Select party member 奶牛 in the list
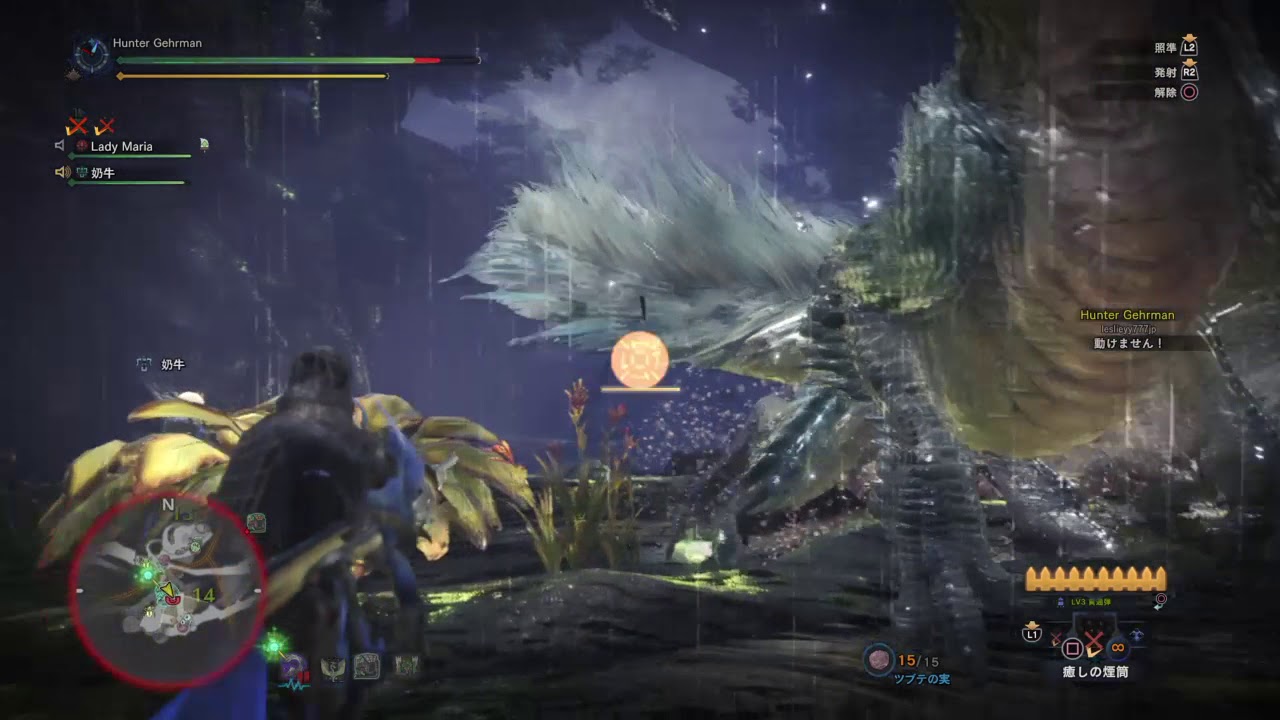1280x720 pixels. click(105, 173)
